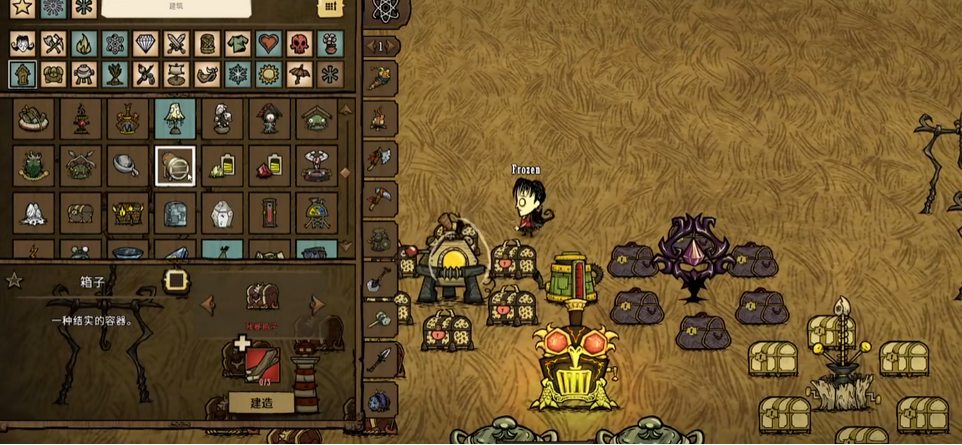This screenshot has height=445, width=962.
Task: Select the hourglass recipe slot
Action: click(x=270, y=212)
